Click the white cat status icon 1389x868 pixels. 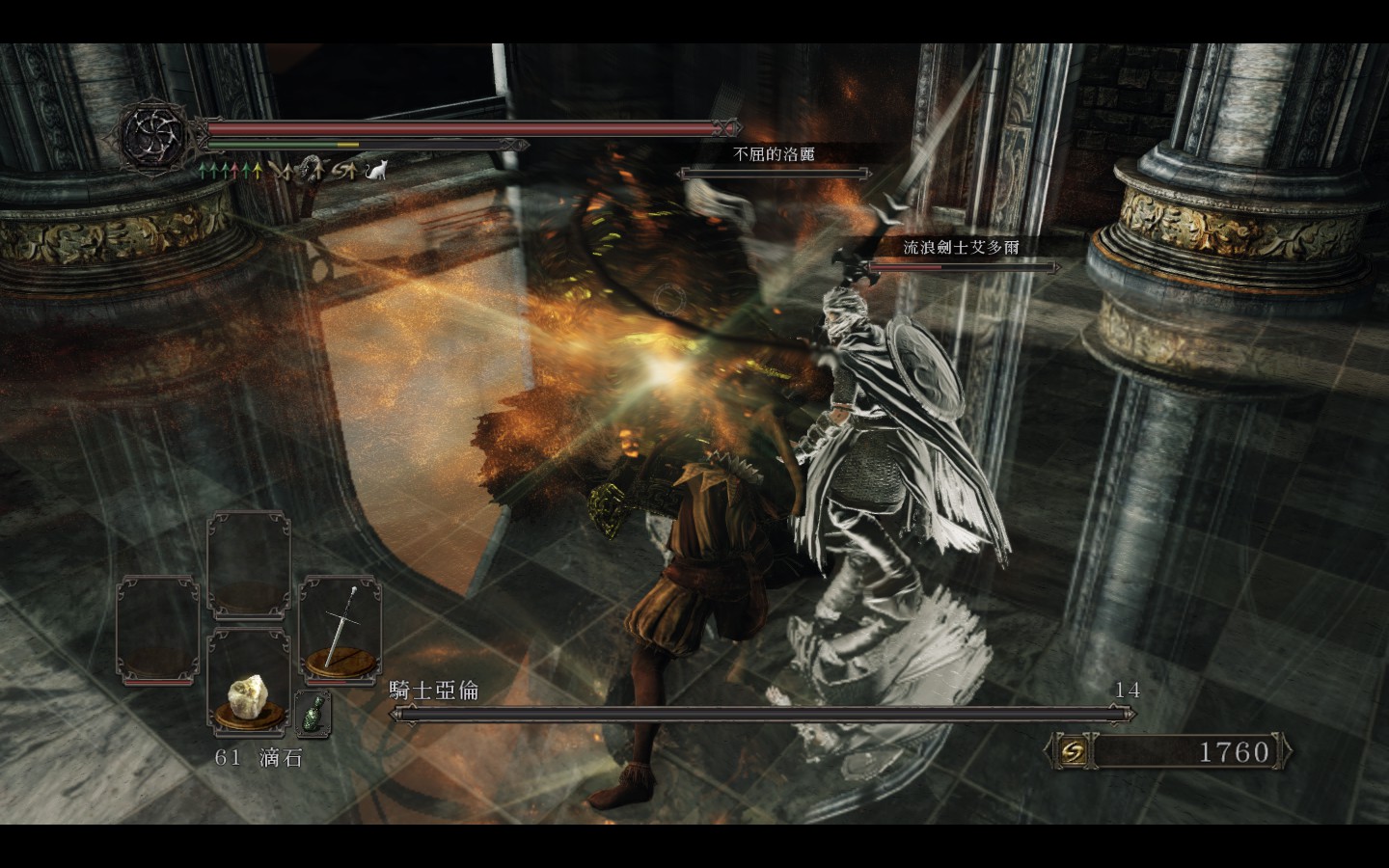[x=376, y=171]
